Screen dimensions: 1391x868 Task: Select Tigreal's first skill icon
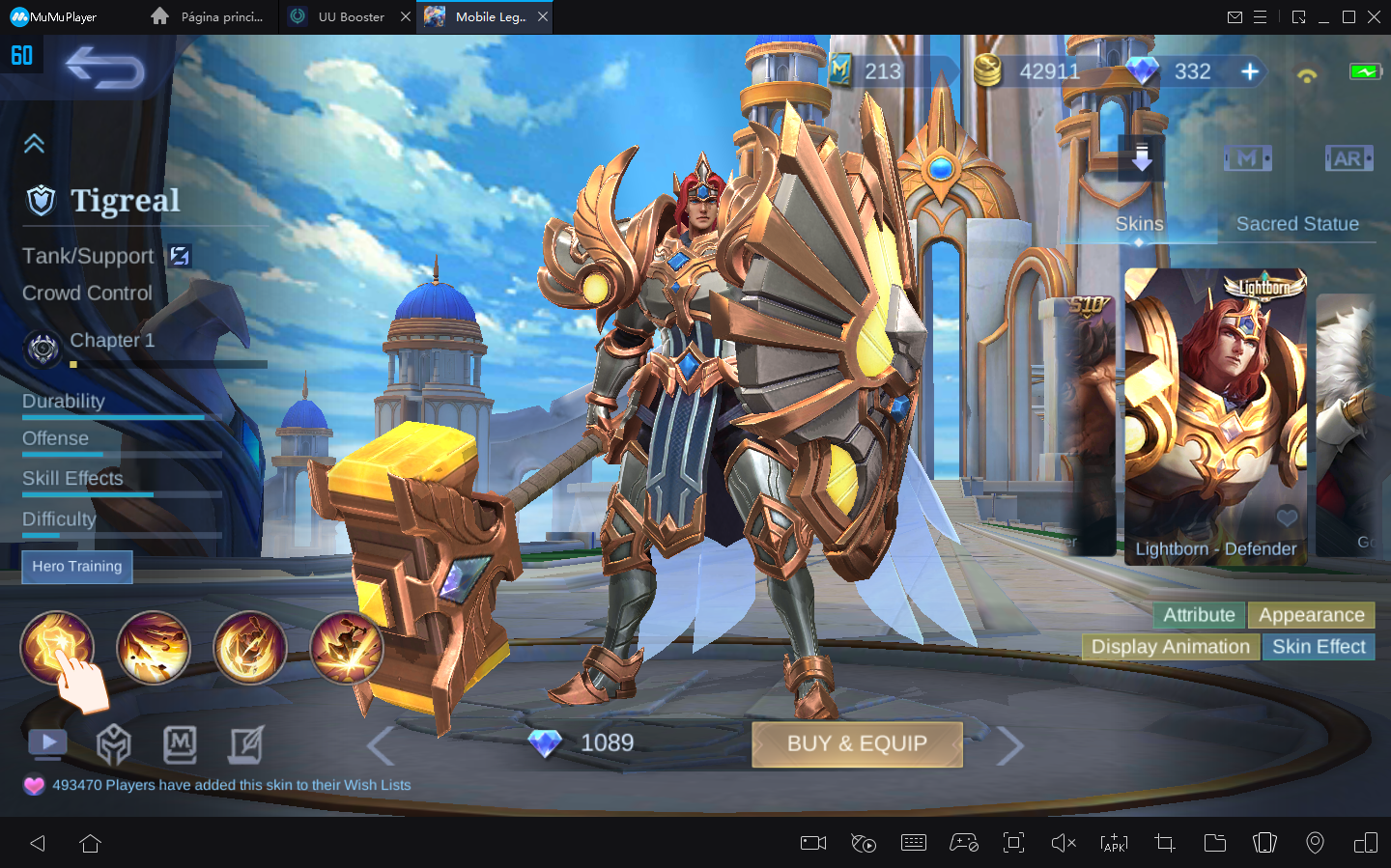tap(57, 648)
